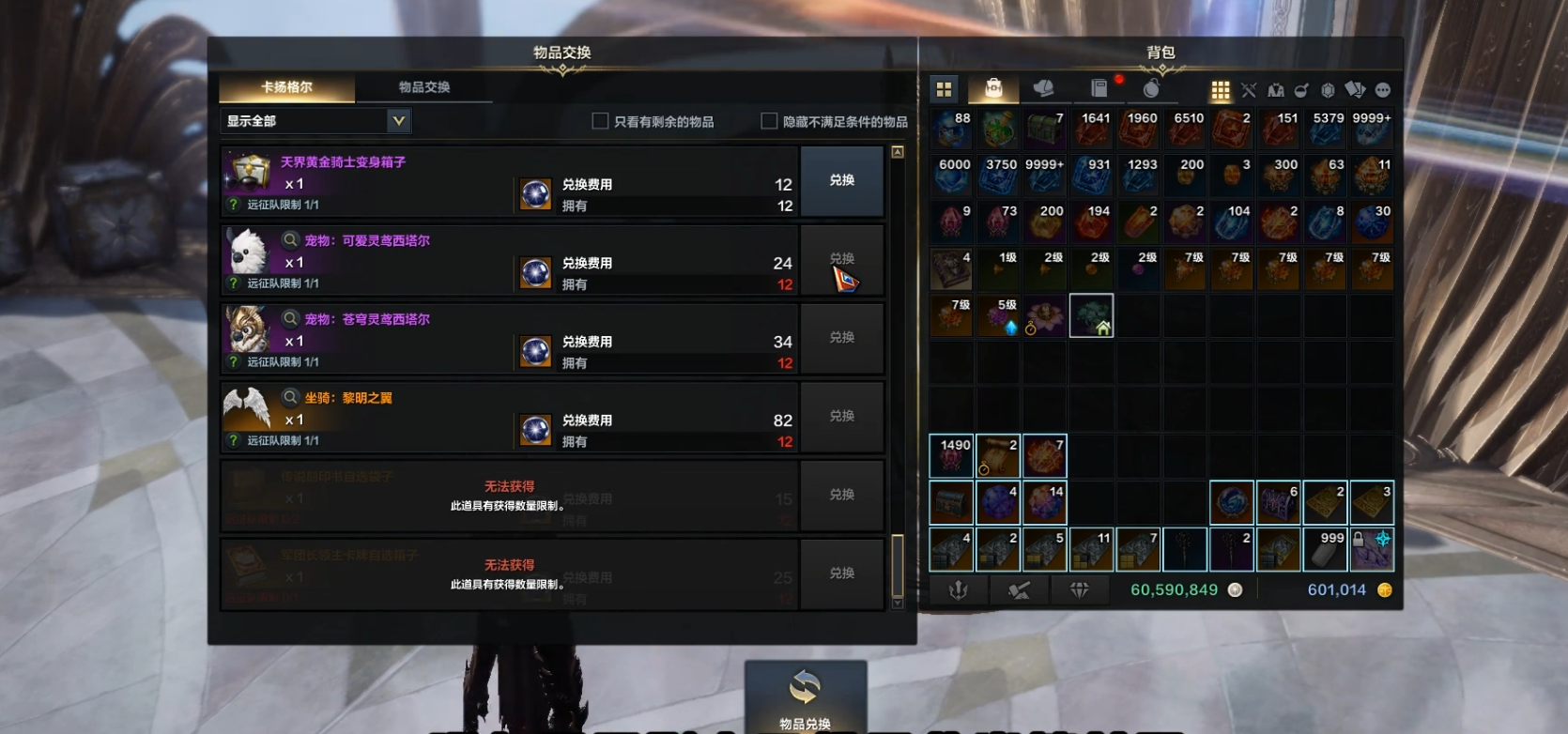The height and width of the screenshot is (734, 1568).
Task: Filter inventory by crossed swords category
Action: pyautogui.click(x=1248, y=90)
